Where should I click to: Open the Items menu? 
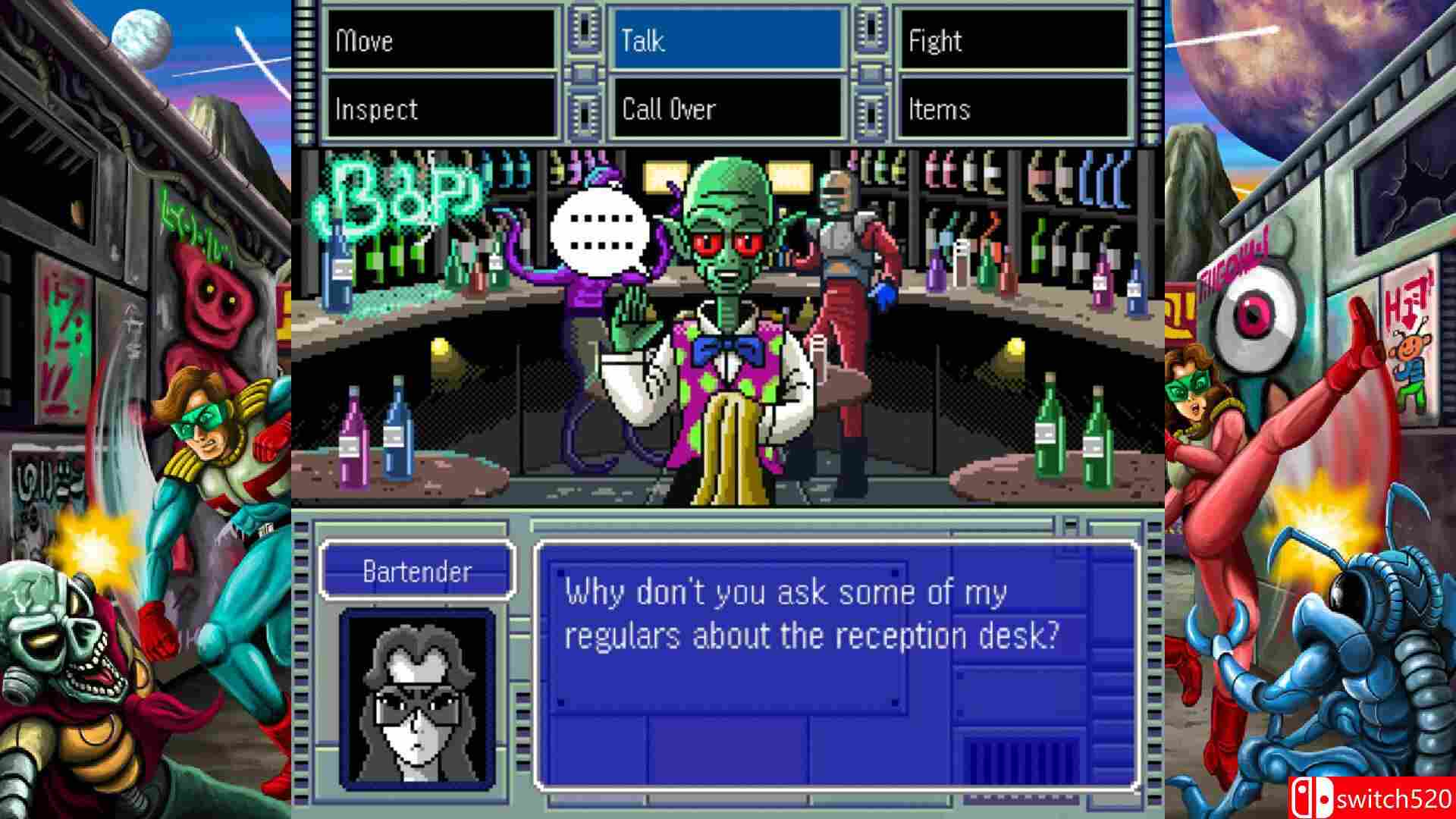pos(1014,109)
